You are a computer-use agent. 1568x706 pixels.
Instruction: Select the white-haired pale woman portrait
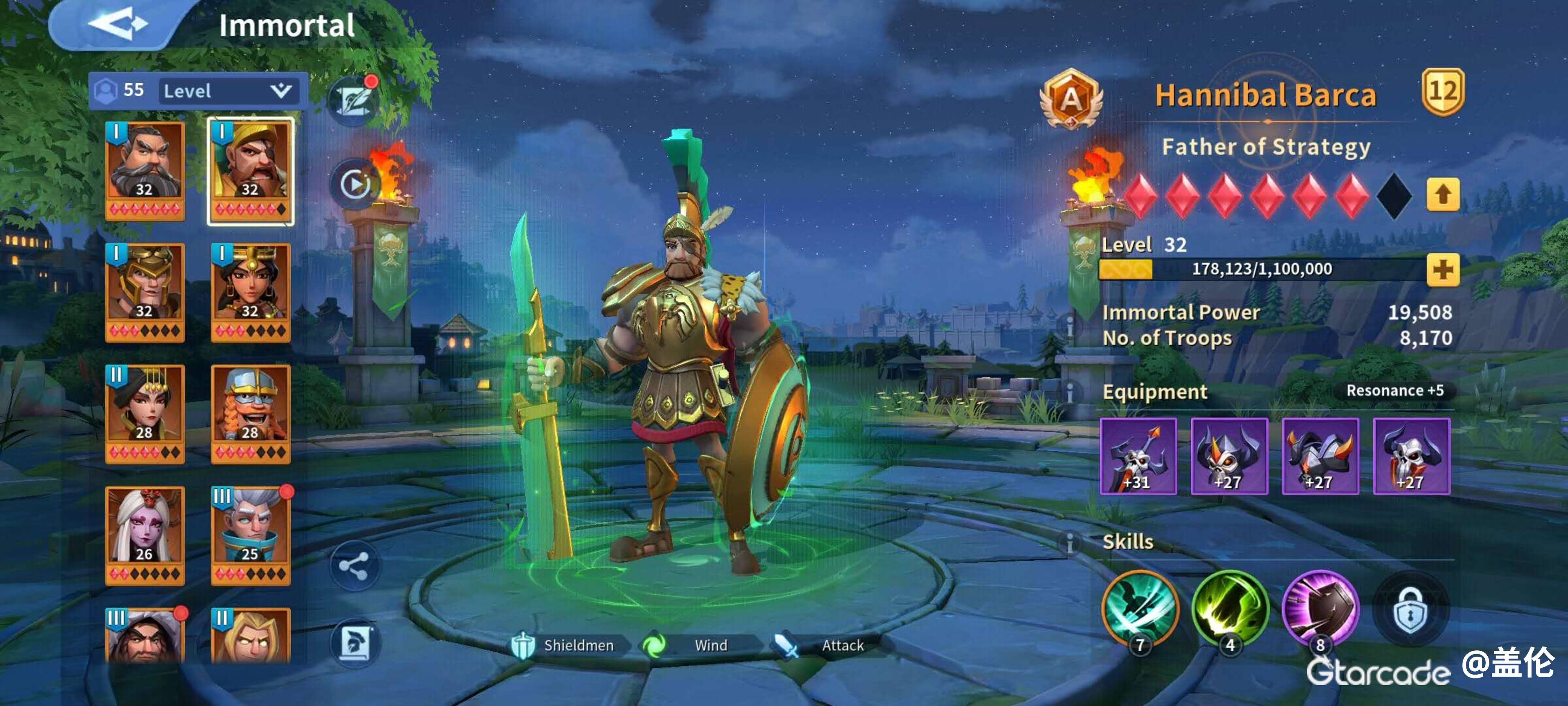click(145, 535)
